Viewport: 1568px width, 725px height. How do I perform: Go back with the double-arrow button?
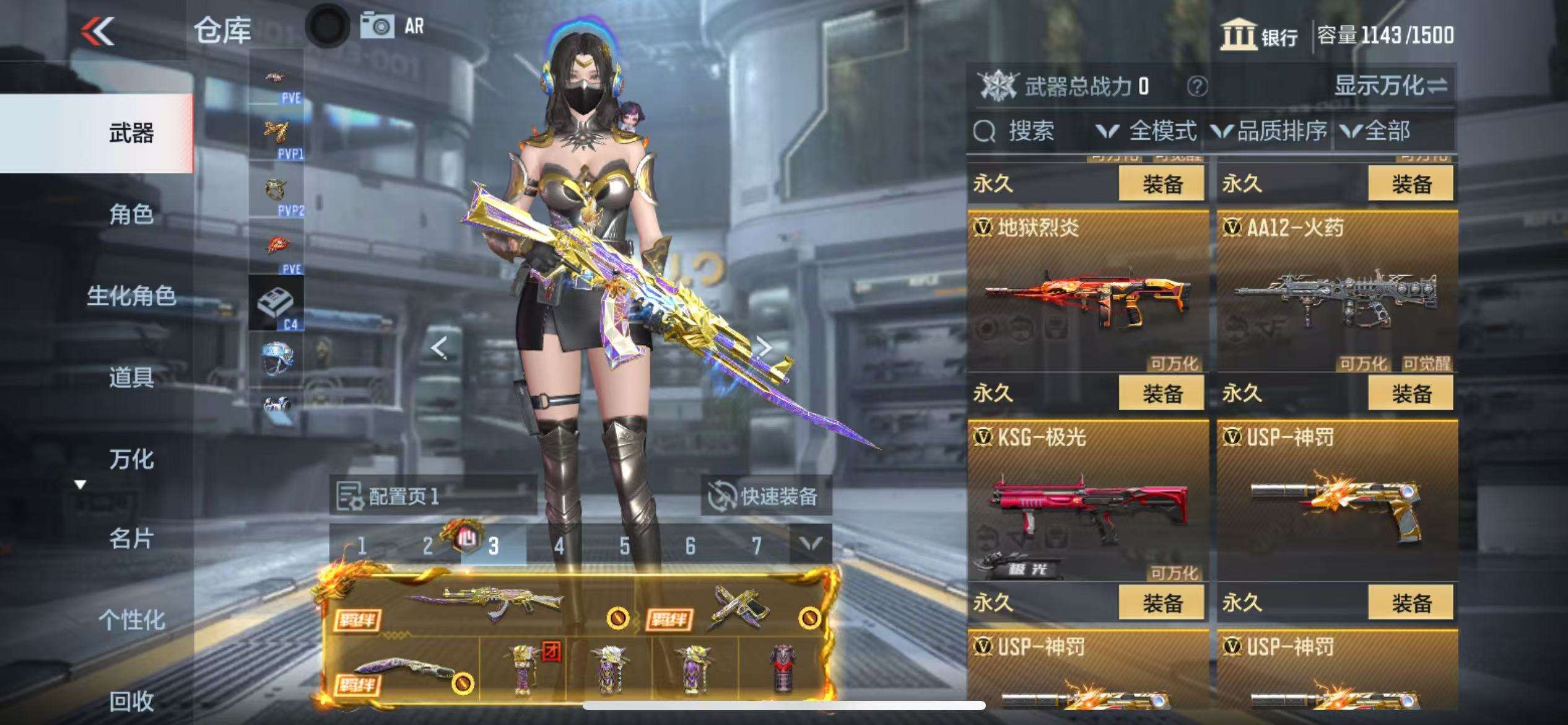click(x=98, y=30)
